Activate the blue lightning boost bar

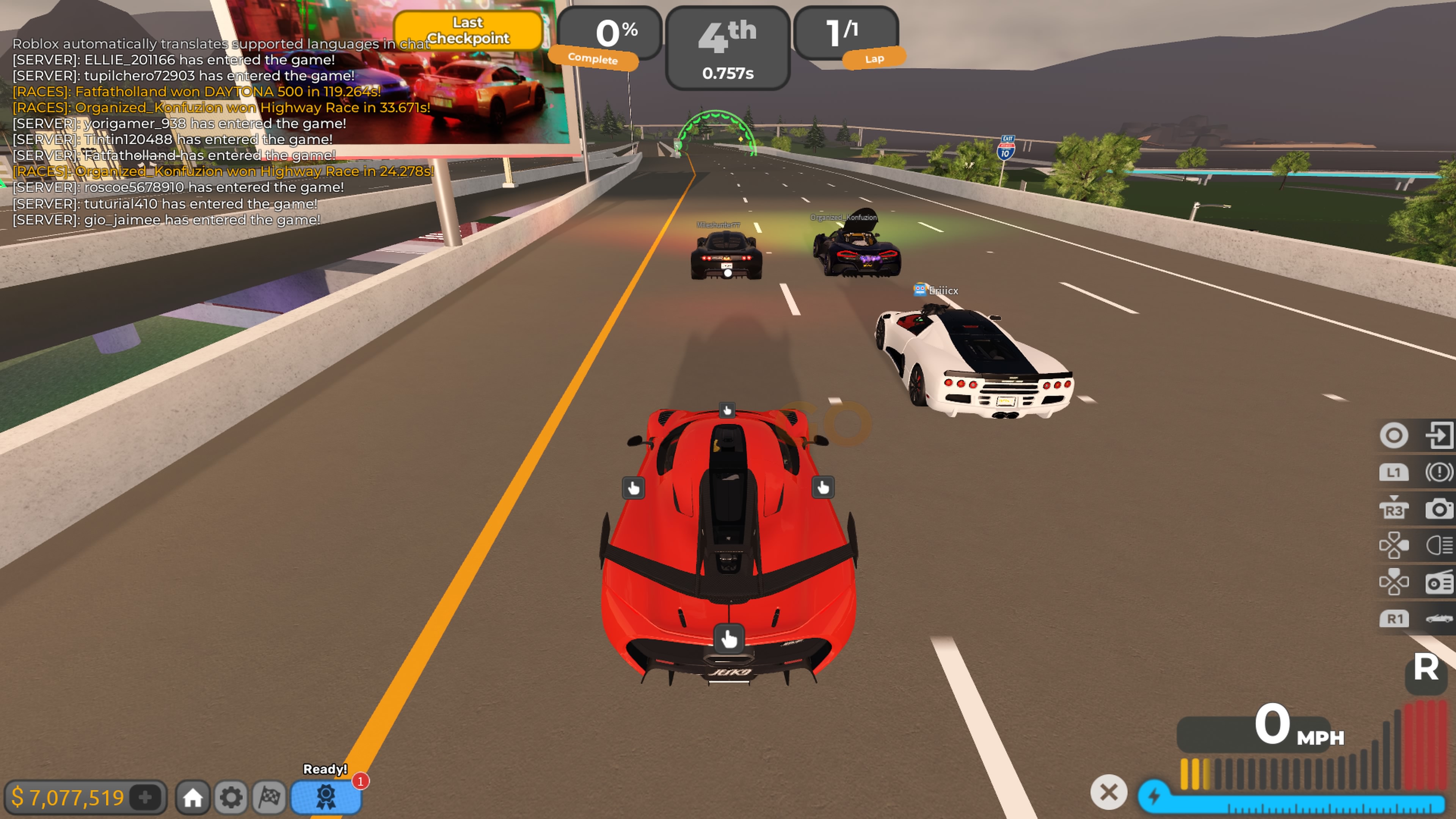click(x=1291, y=797)
